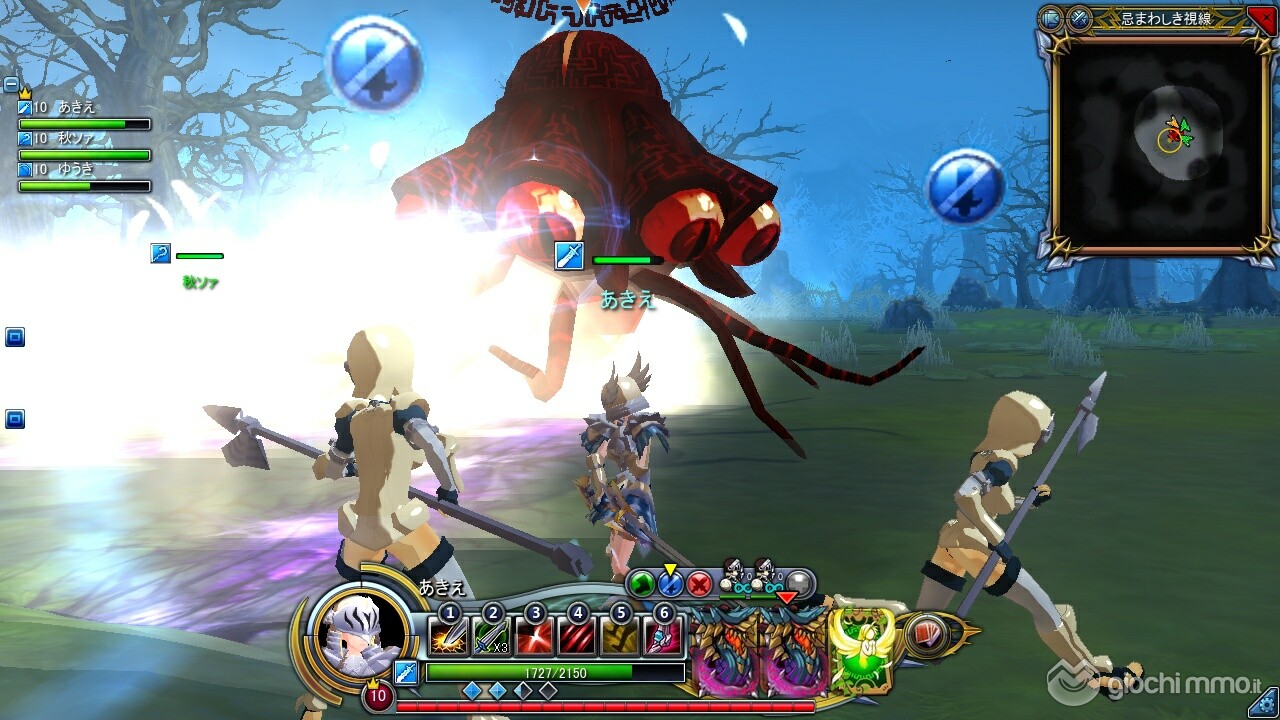The image size is (1280, 720).
Task: Open the gear settings icon
Action: 1264,701
